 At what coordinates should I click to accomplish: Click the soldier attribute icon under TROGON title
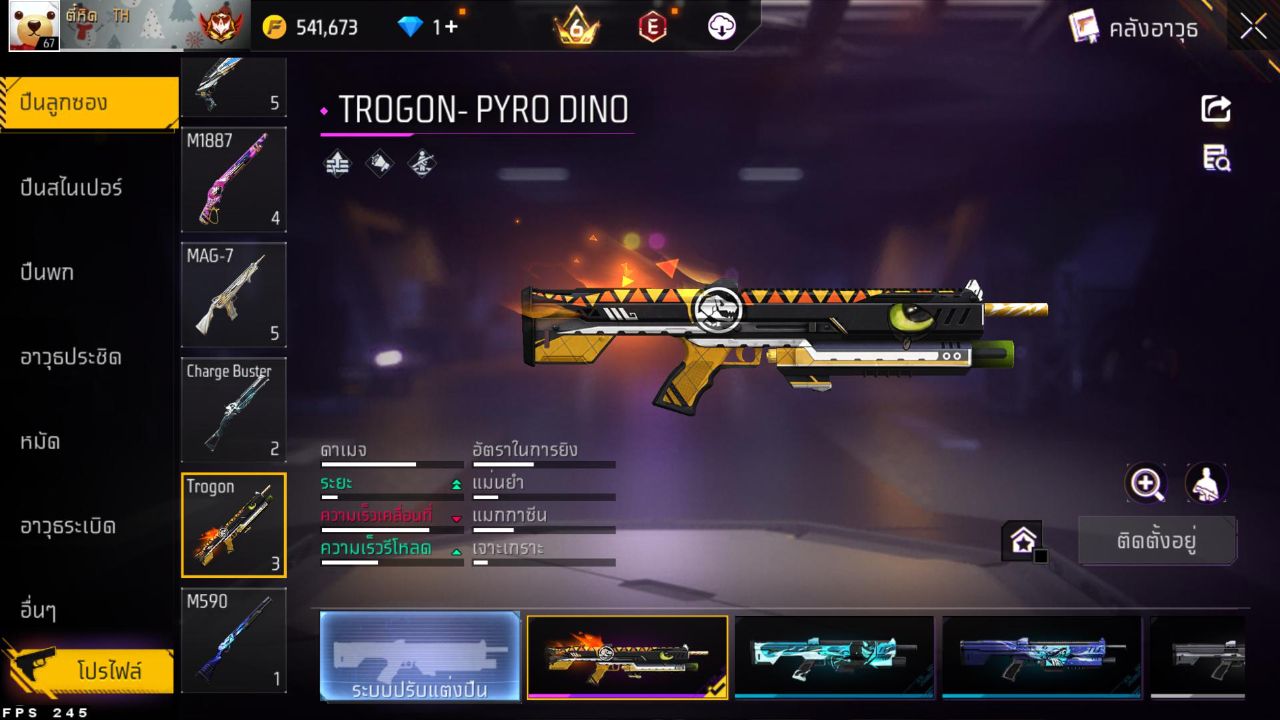click(x=420, y=163)
